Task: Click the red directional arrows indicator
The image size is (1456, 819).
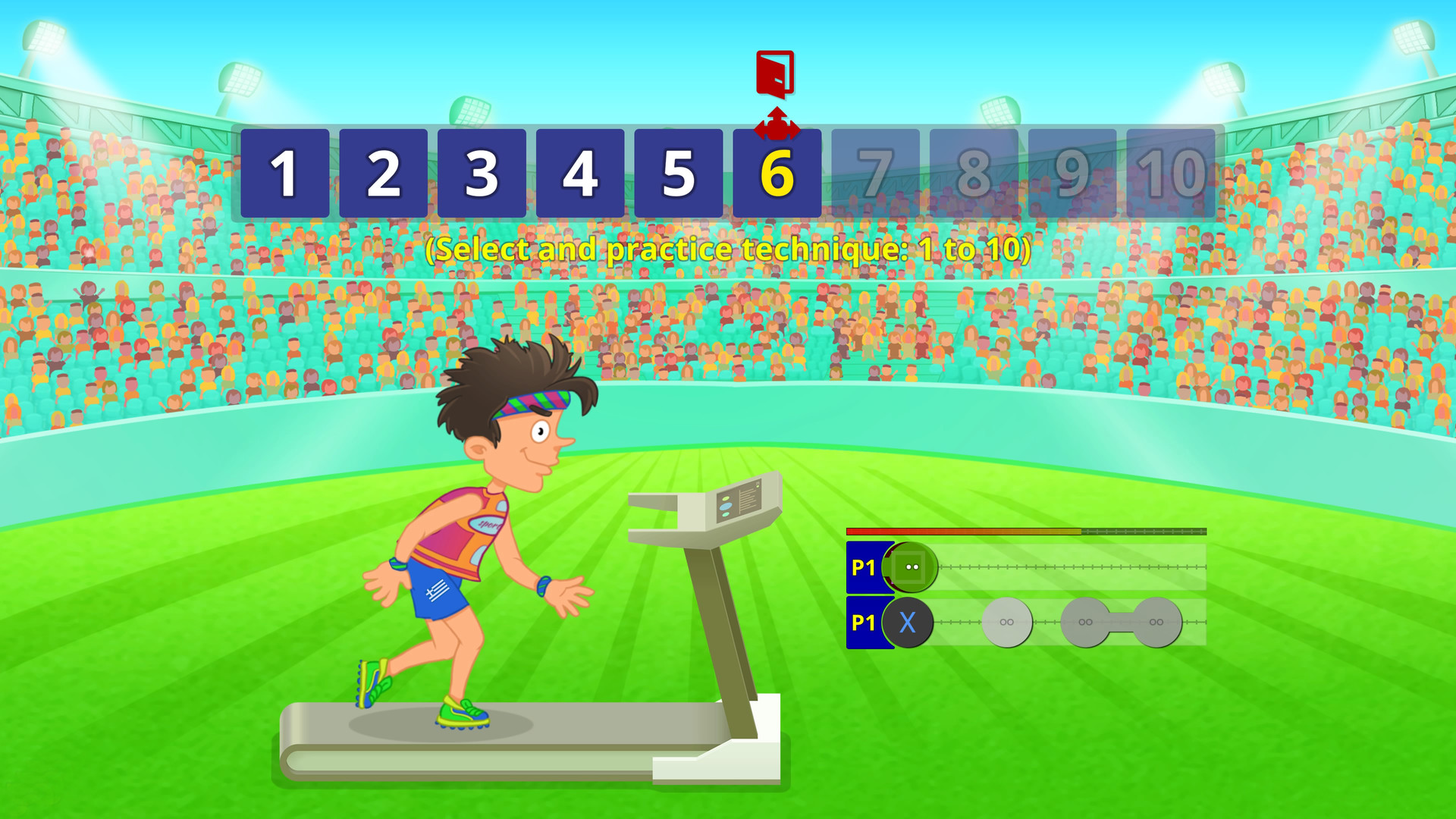Action: pyautogui.click(x=775, y=124)
